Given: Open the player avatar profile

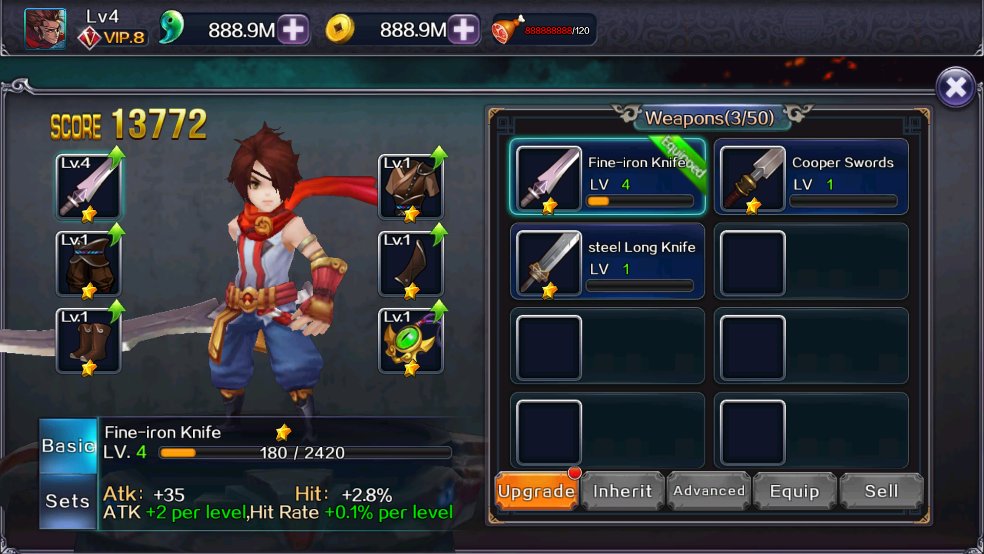Looking at the screenshot, I should pos(45,29).
